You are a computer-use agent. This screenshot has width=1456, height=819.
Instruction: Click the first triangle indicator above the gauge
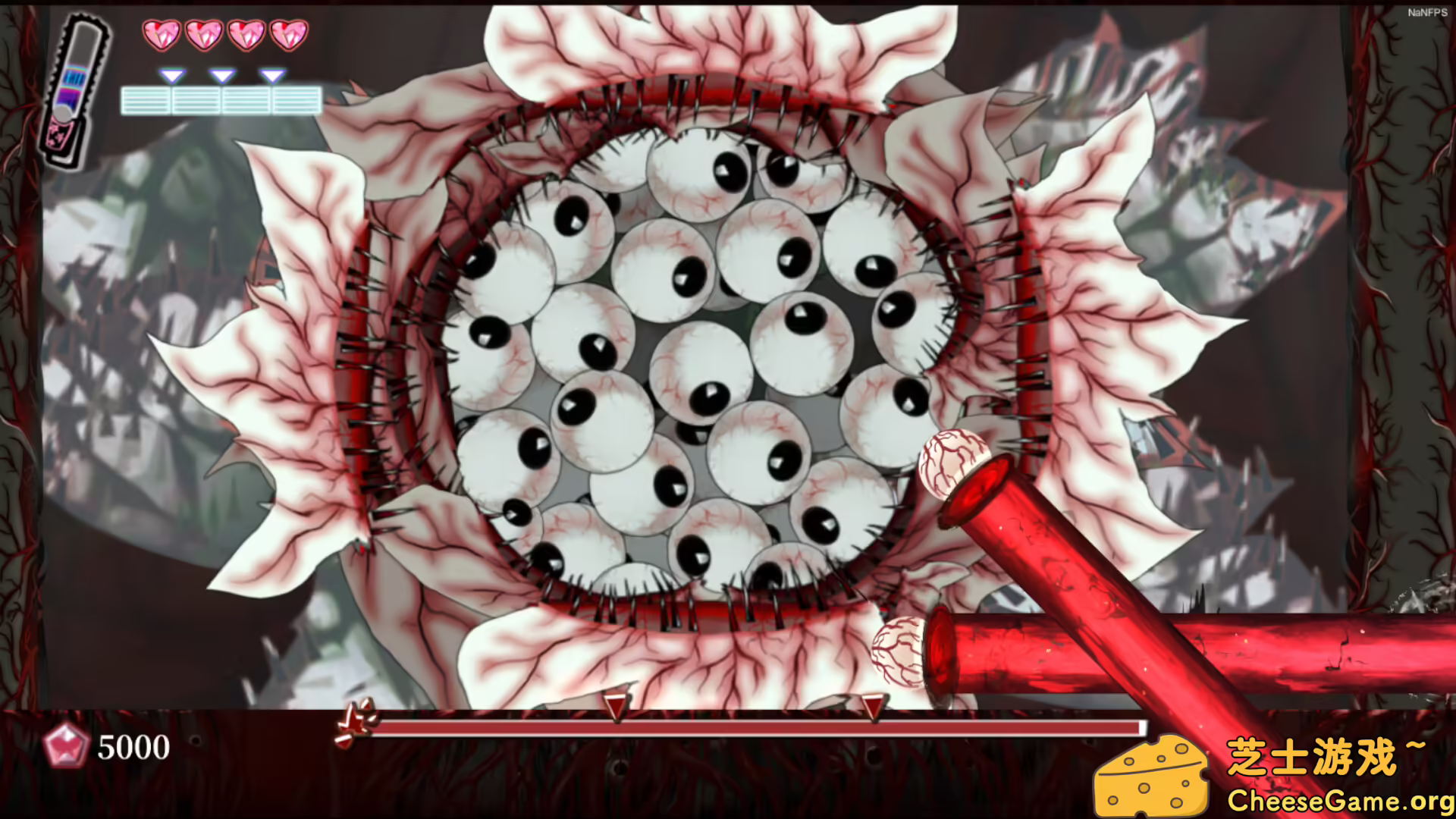[172, 74]
